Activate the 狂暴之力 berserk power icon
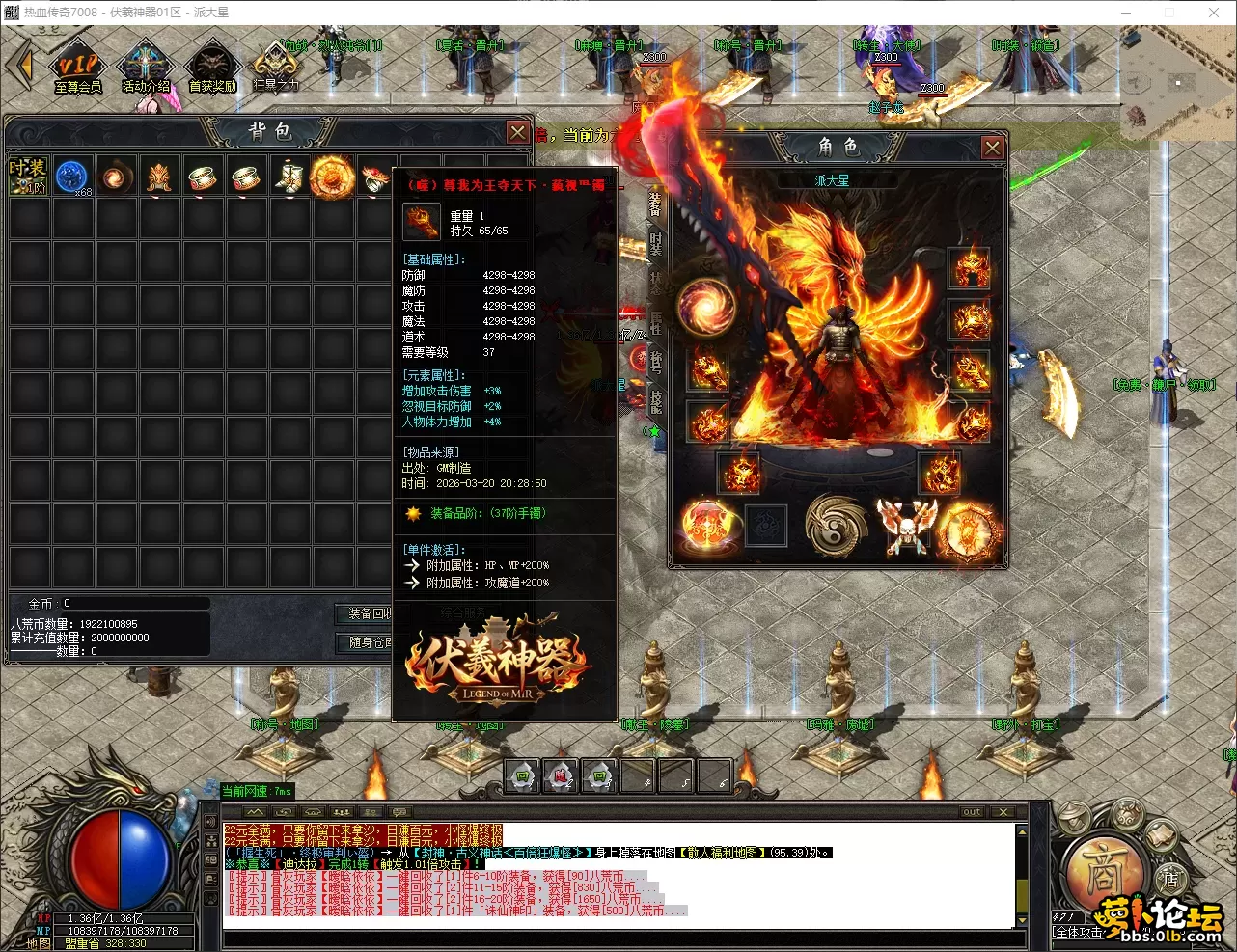The image size is (1237, 952). [x=275, y=68]
